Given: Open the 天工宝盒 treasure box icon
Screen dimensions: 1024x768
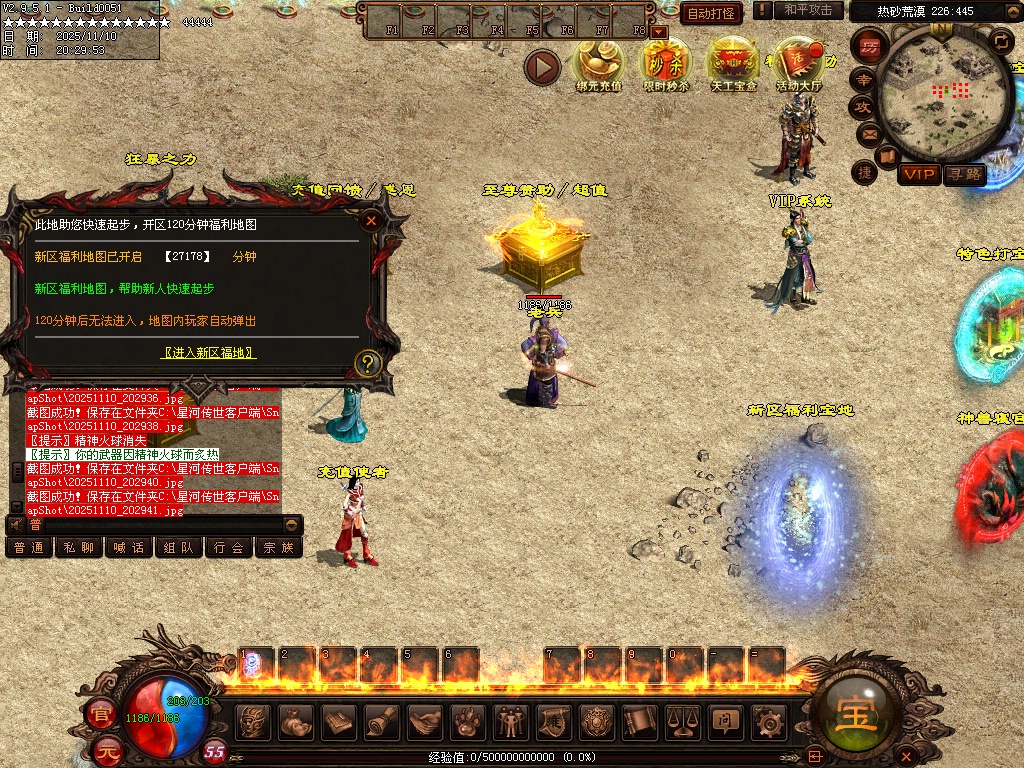Looking at the screenshot, I should tap(733, 65).
